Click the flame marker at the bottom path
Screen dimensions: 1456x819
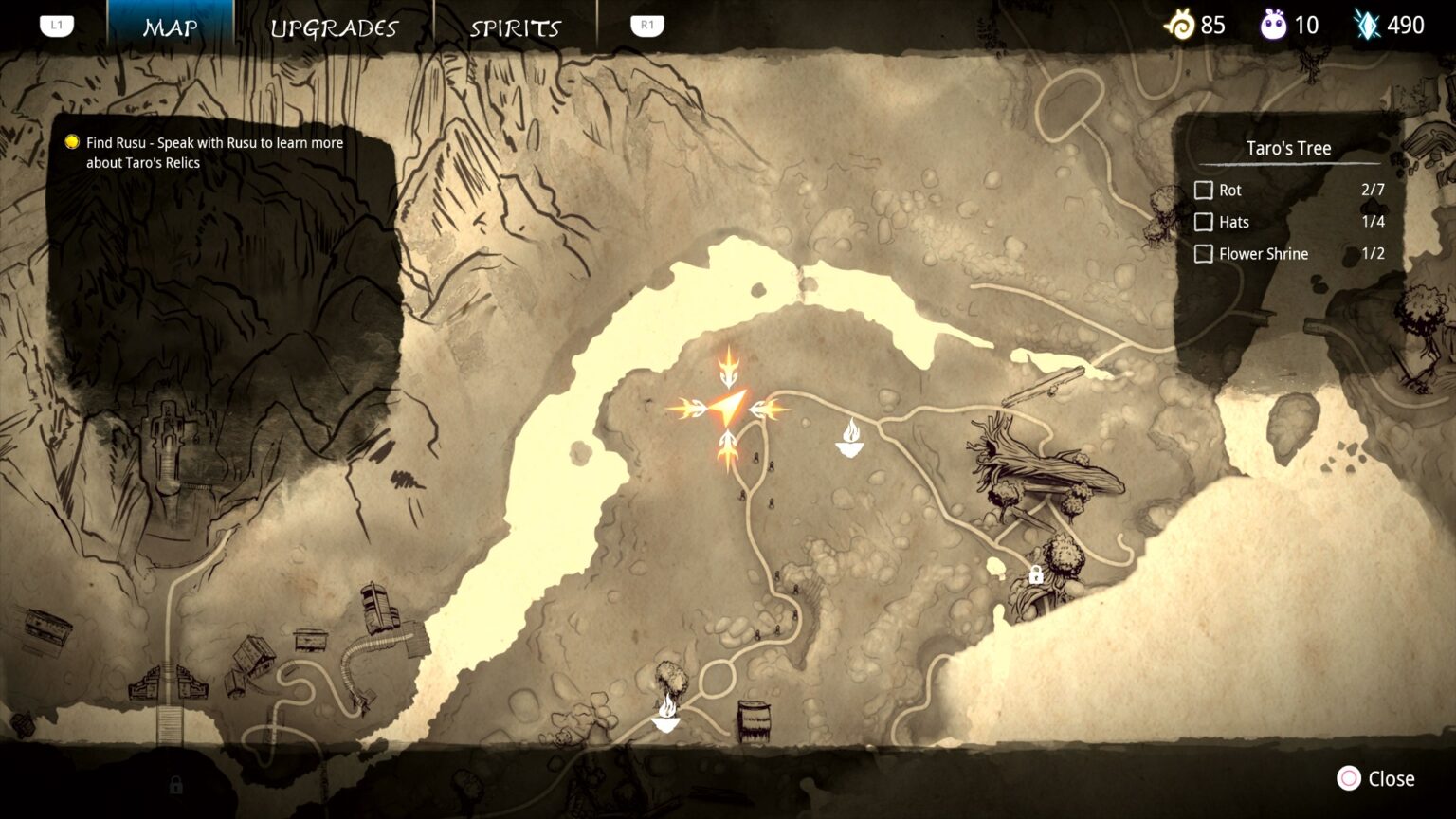pos(668,714)
